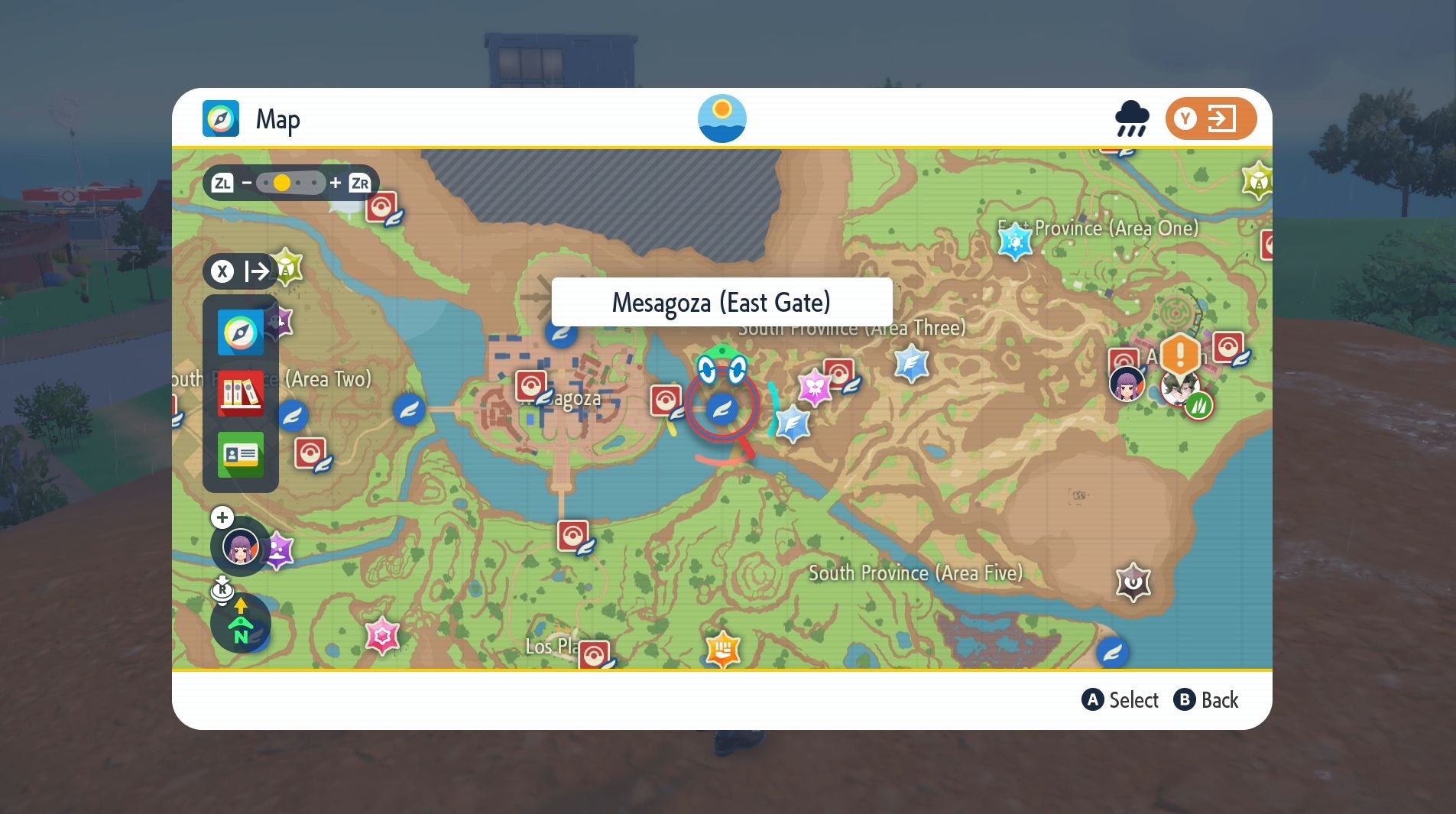
Task: Select the blue Map compass icon in the sidebar
Action: click(240, 332)
